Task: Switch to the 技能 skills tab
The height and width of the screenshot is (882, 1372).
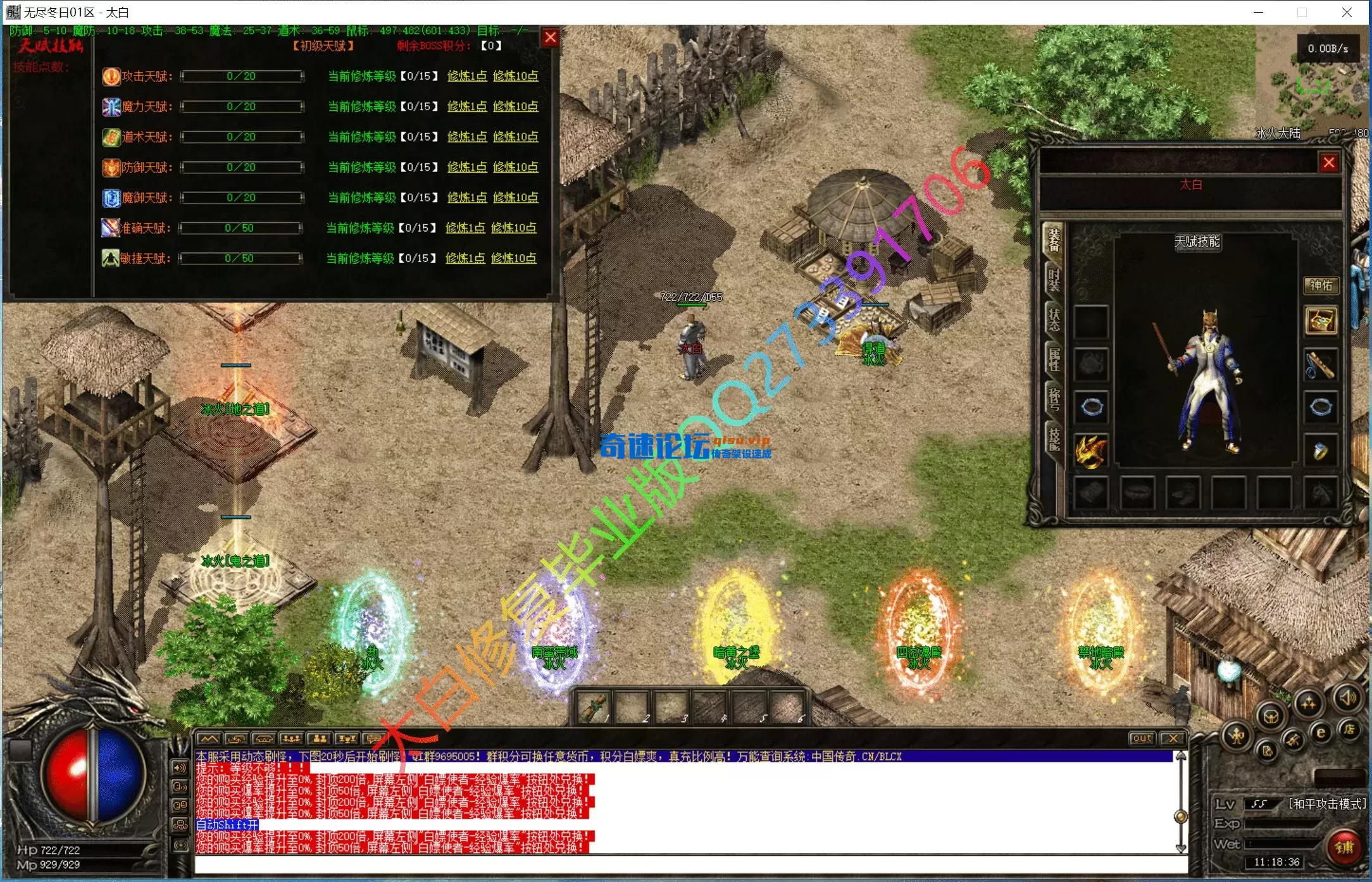Action: click(x=1054, y=438)
